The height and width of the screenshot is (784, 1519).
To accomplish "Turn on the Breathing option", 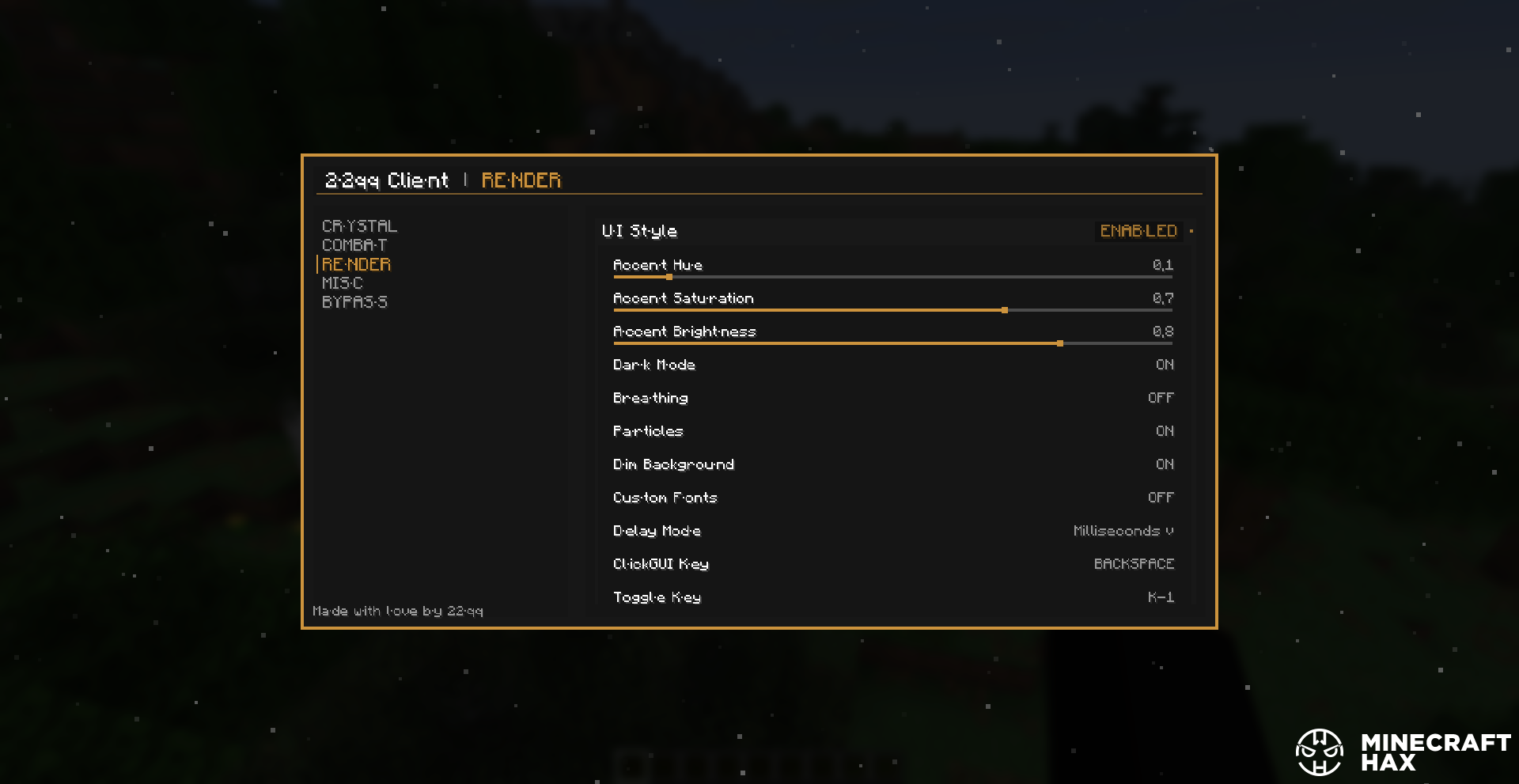I will pyautogui.click(x=1161, y=398).
